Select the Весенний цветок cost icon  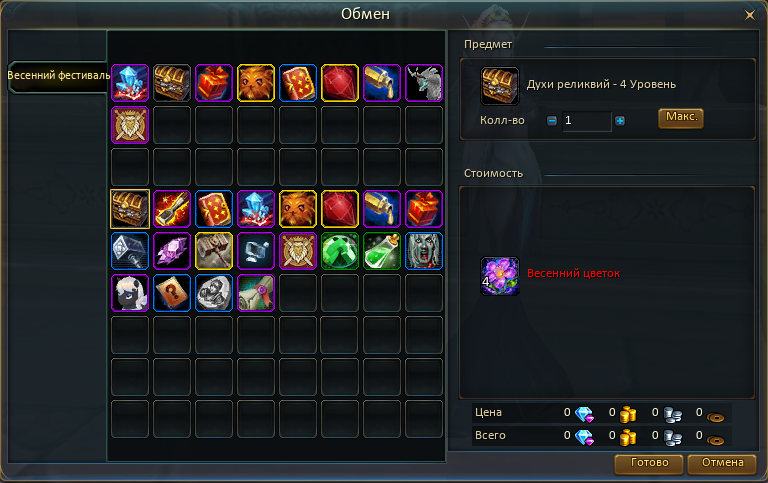pyautogui.click(x=500, y=276)
